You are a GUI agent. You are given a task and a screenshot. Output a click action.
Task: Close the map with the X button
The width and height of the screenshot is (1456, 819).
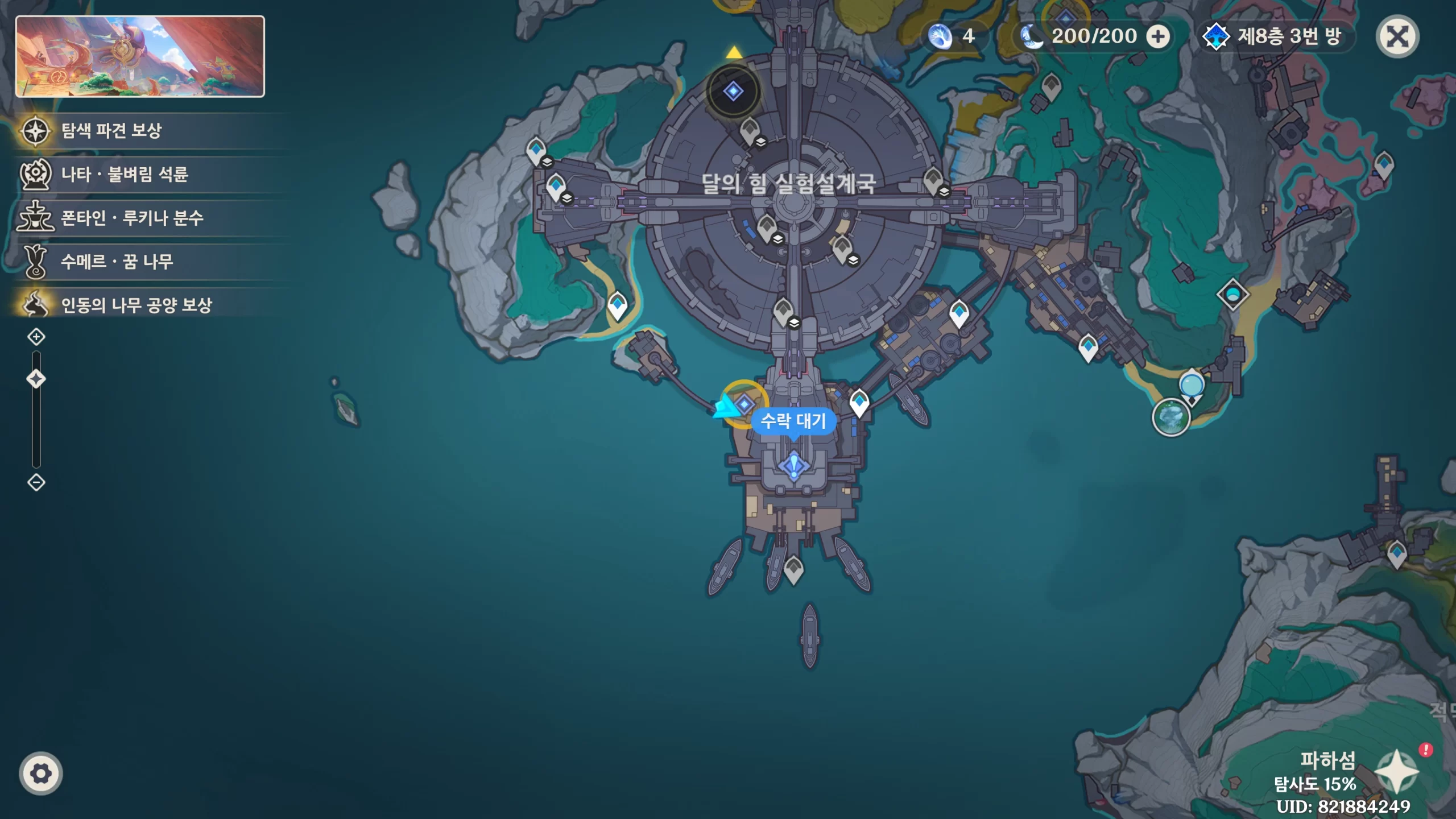(1397, 37)
